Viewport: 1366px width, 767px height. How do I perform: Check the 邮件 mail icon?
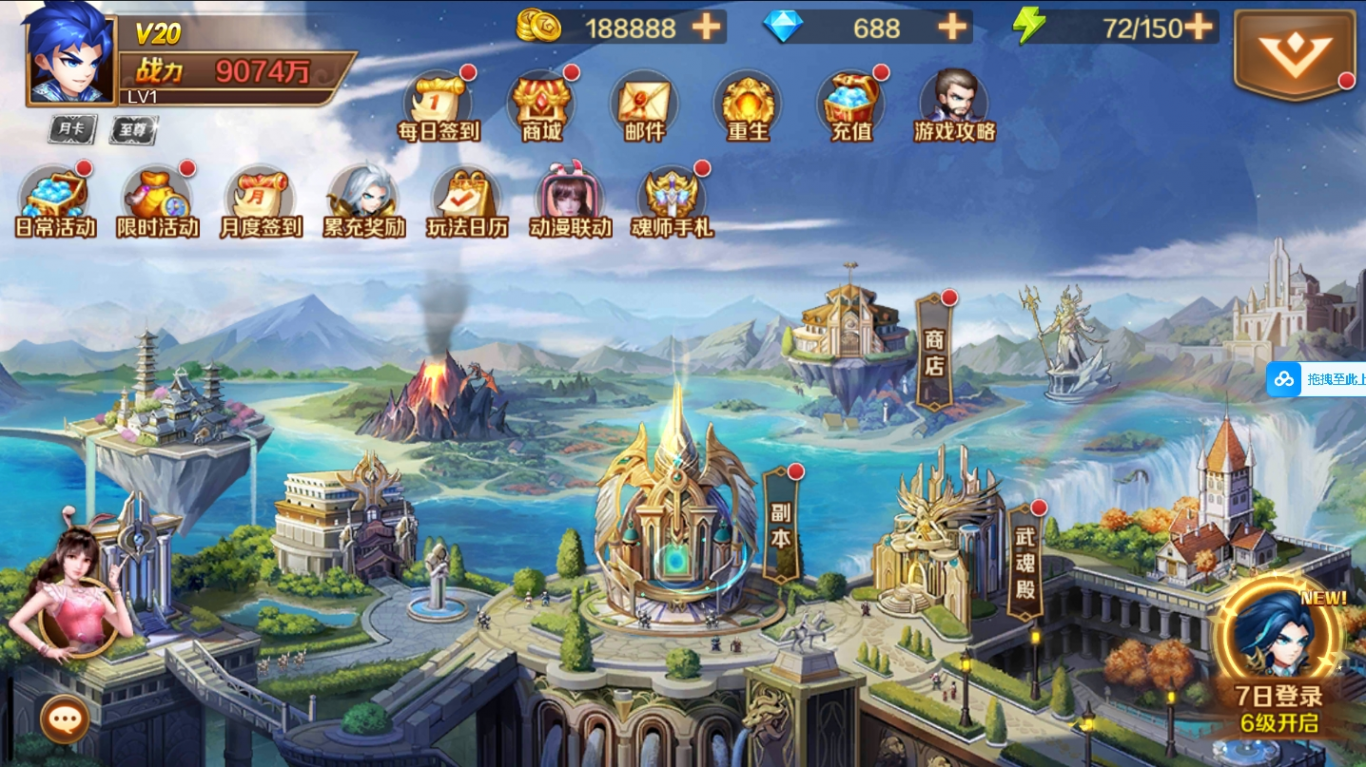644,102
